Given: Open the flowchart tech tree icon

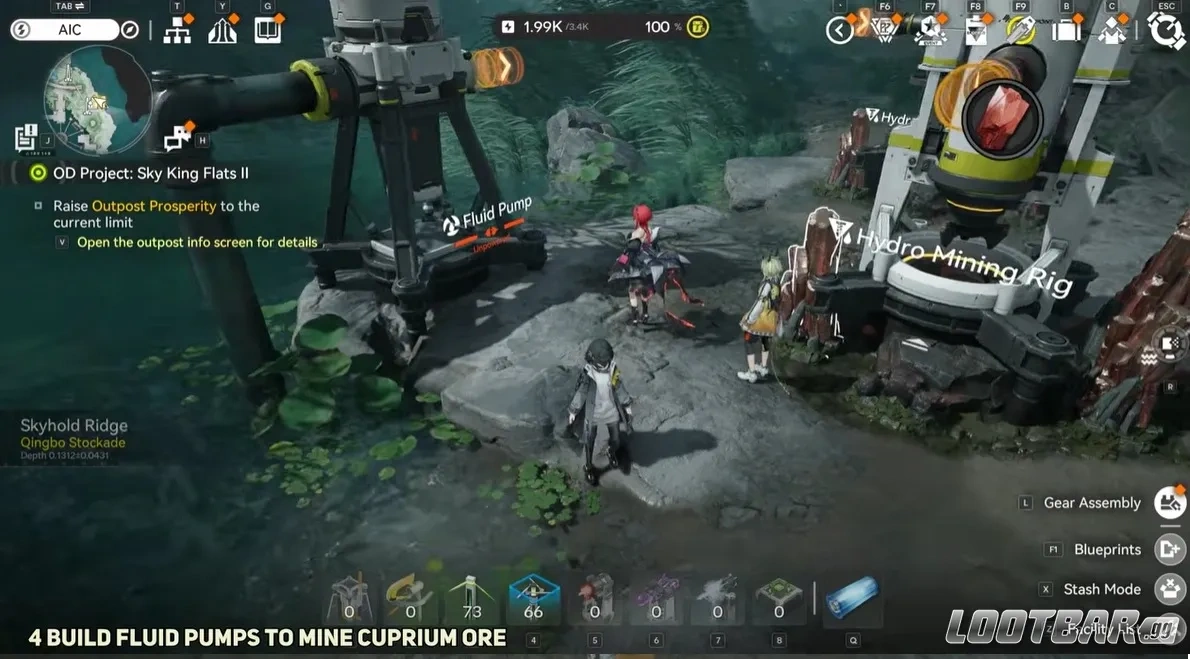Looking at the screenshot, I should 178,31.
